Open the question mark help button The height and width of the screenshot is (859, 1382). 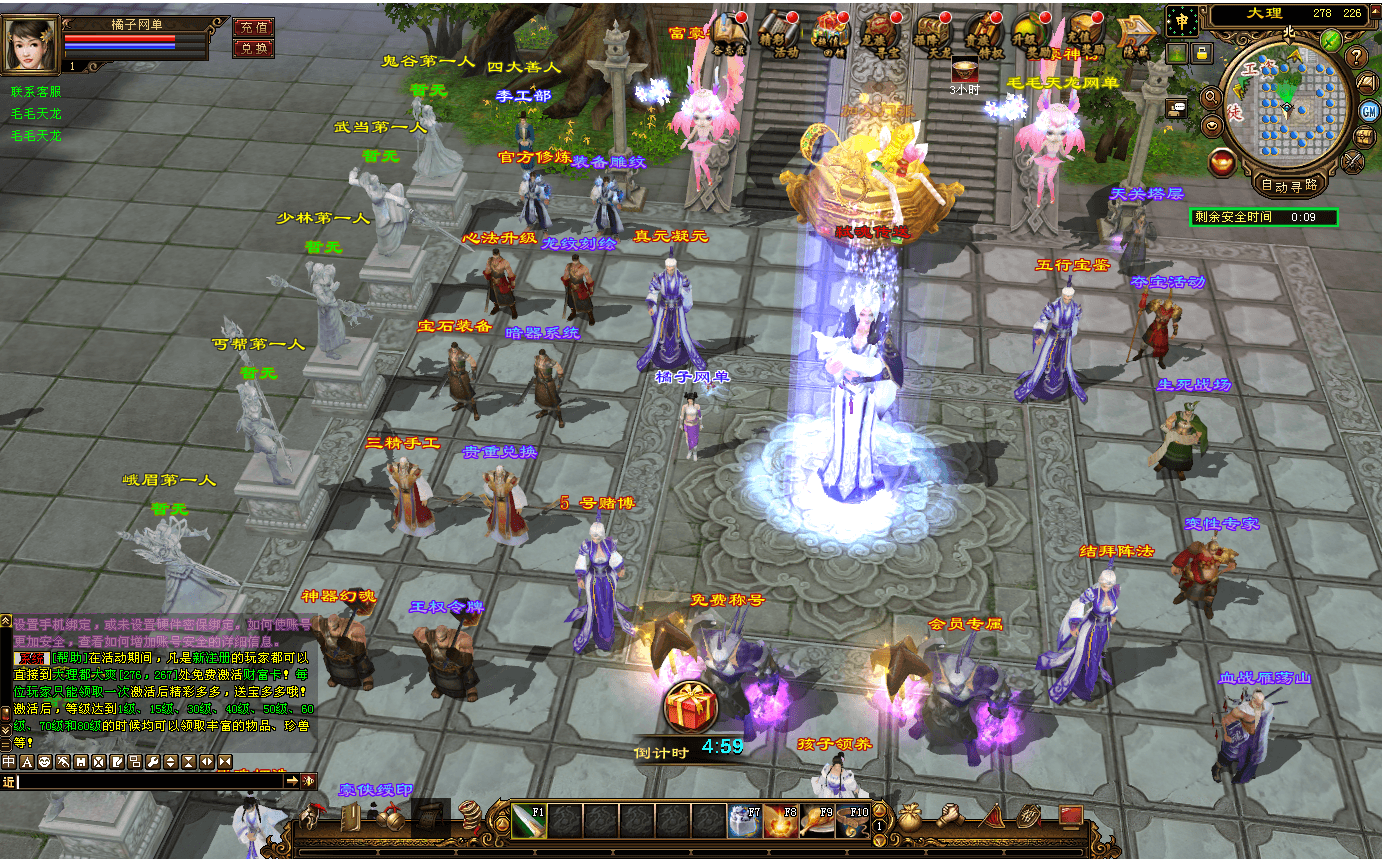pyautogui.click(x=1357, y=56)
